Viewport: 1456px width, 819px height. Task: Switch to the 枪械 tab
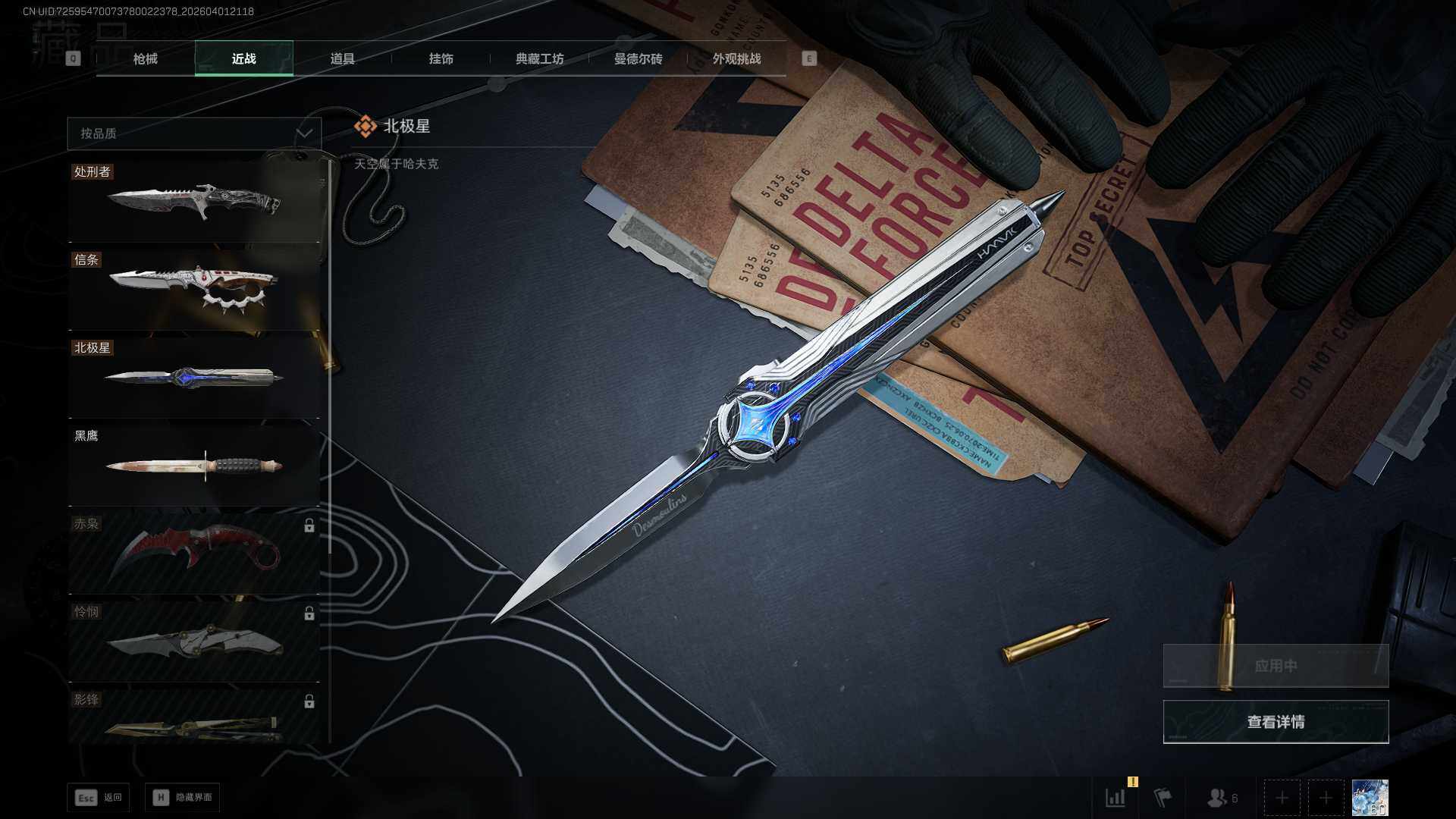tap(145, 58)
